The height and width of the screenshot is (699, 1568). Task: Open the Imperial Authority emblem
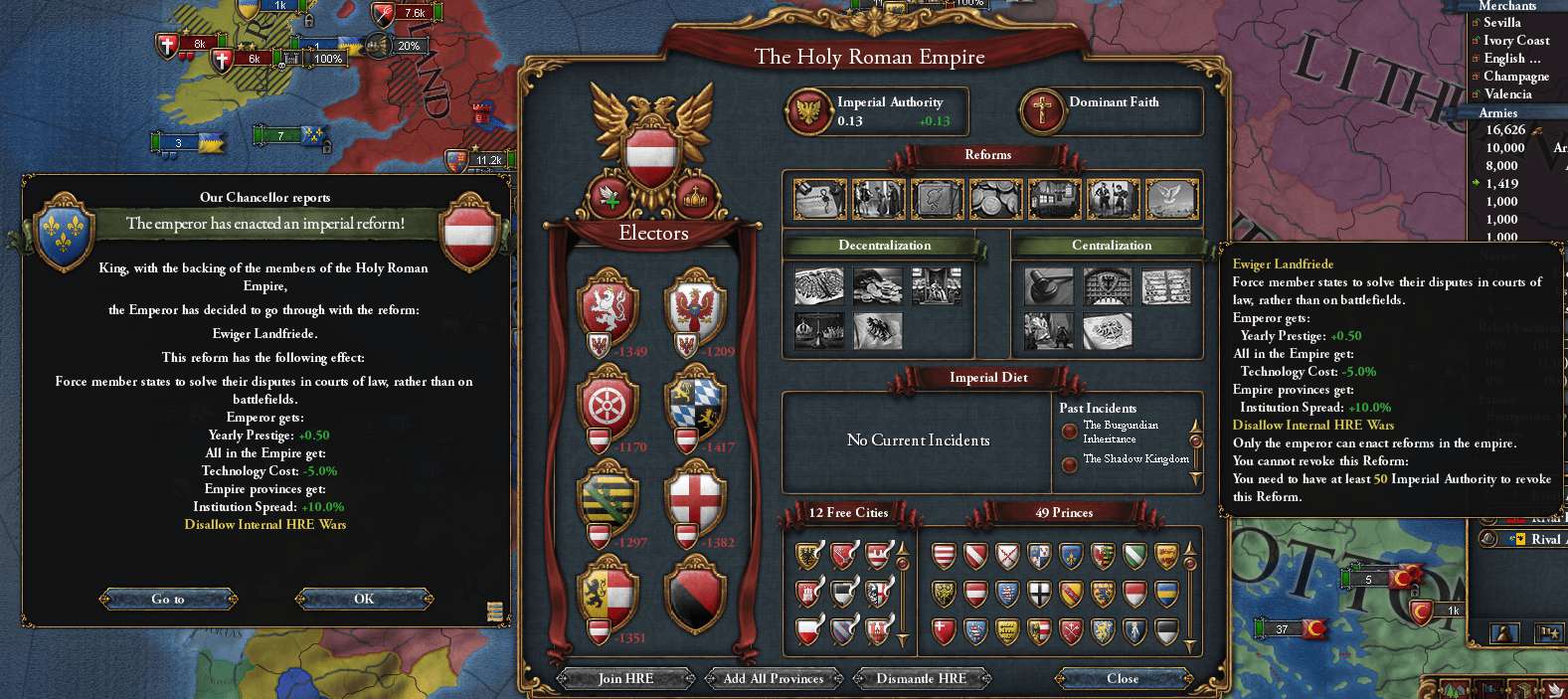(808, 110)
